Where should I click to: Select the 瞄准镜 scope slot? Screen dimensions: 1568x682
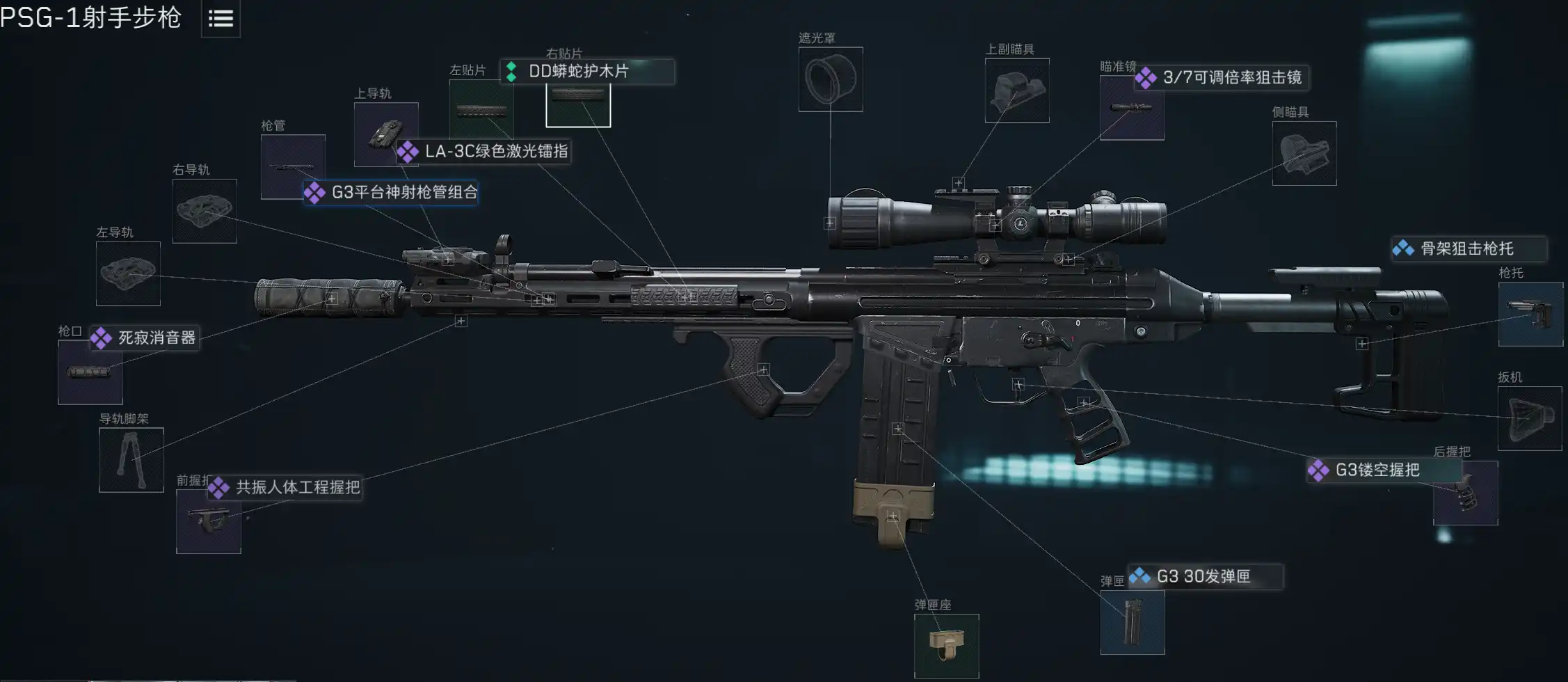click(1131, 109)
